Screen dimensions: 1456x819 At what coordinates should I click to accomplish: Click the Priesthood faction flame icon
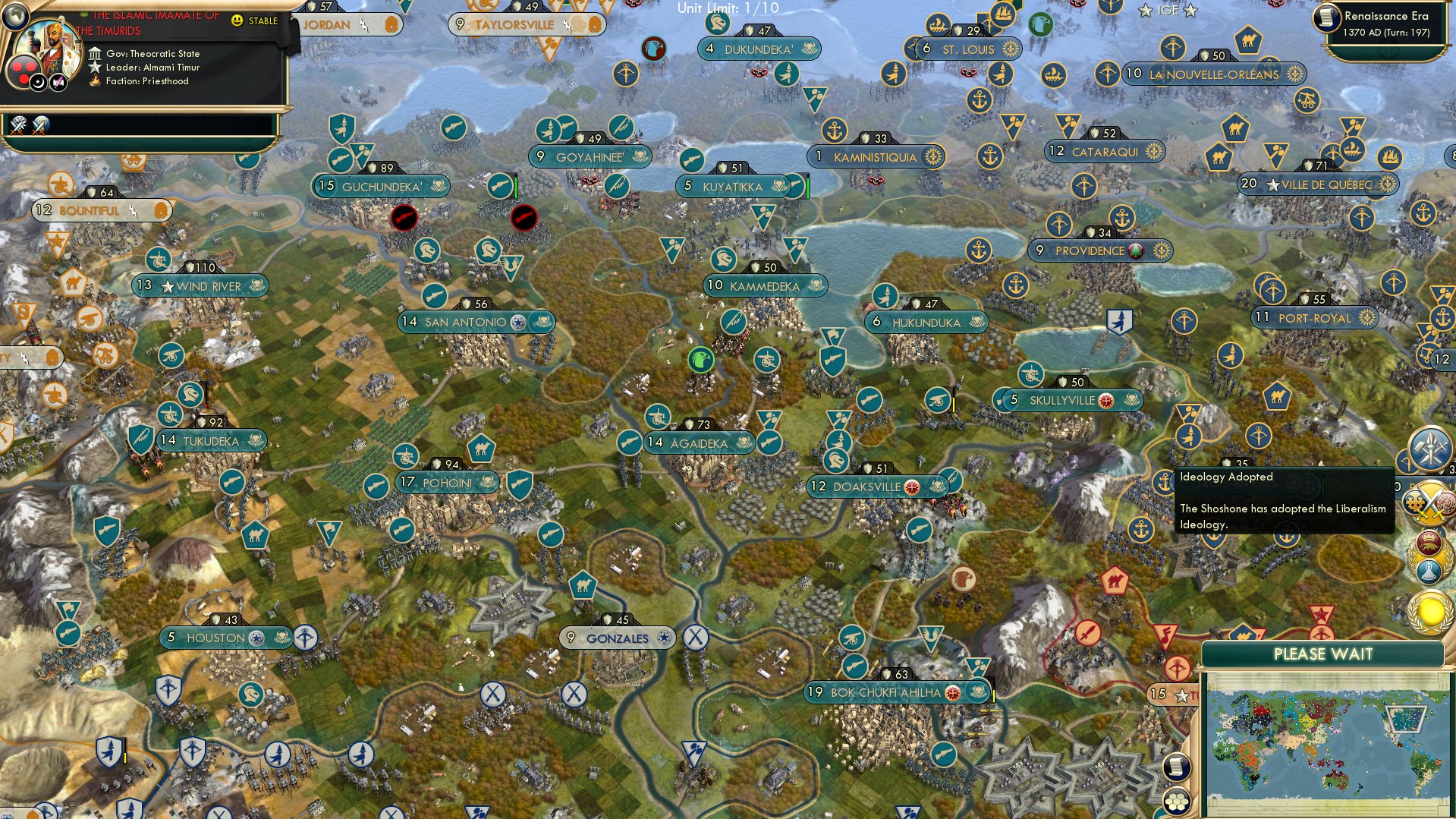[94, 81]
